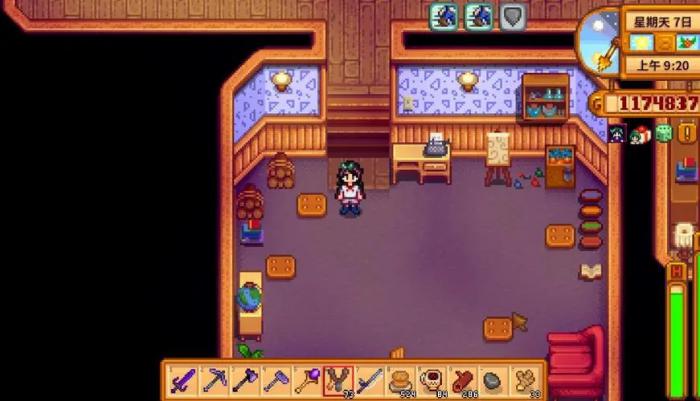
Task: Select the fishing rod slot
Action: [369, 381]
